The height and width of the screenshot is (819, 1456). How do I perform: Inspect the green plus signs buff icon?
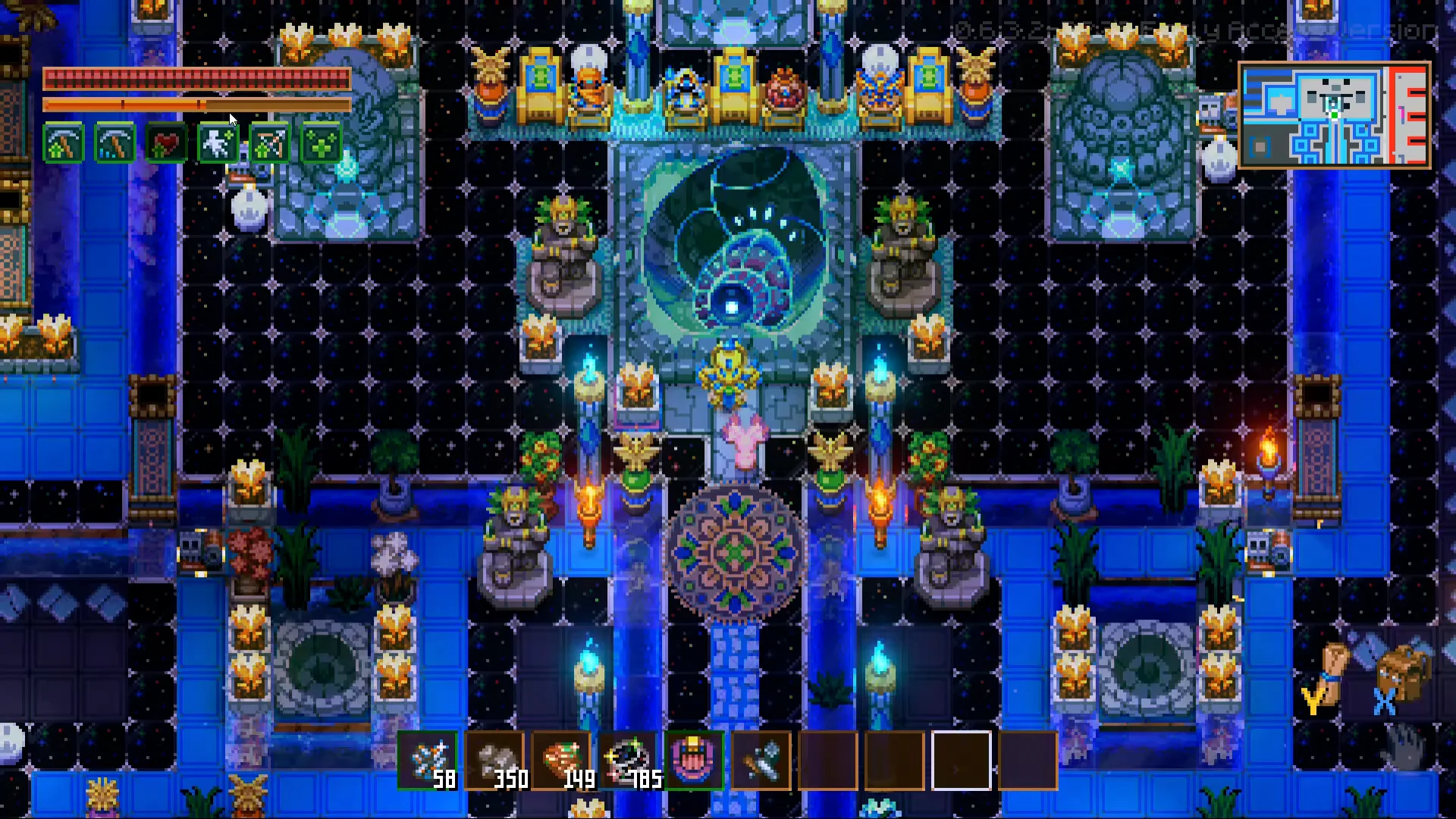(321, 144)
